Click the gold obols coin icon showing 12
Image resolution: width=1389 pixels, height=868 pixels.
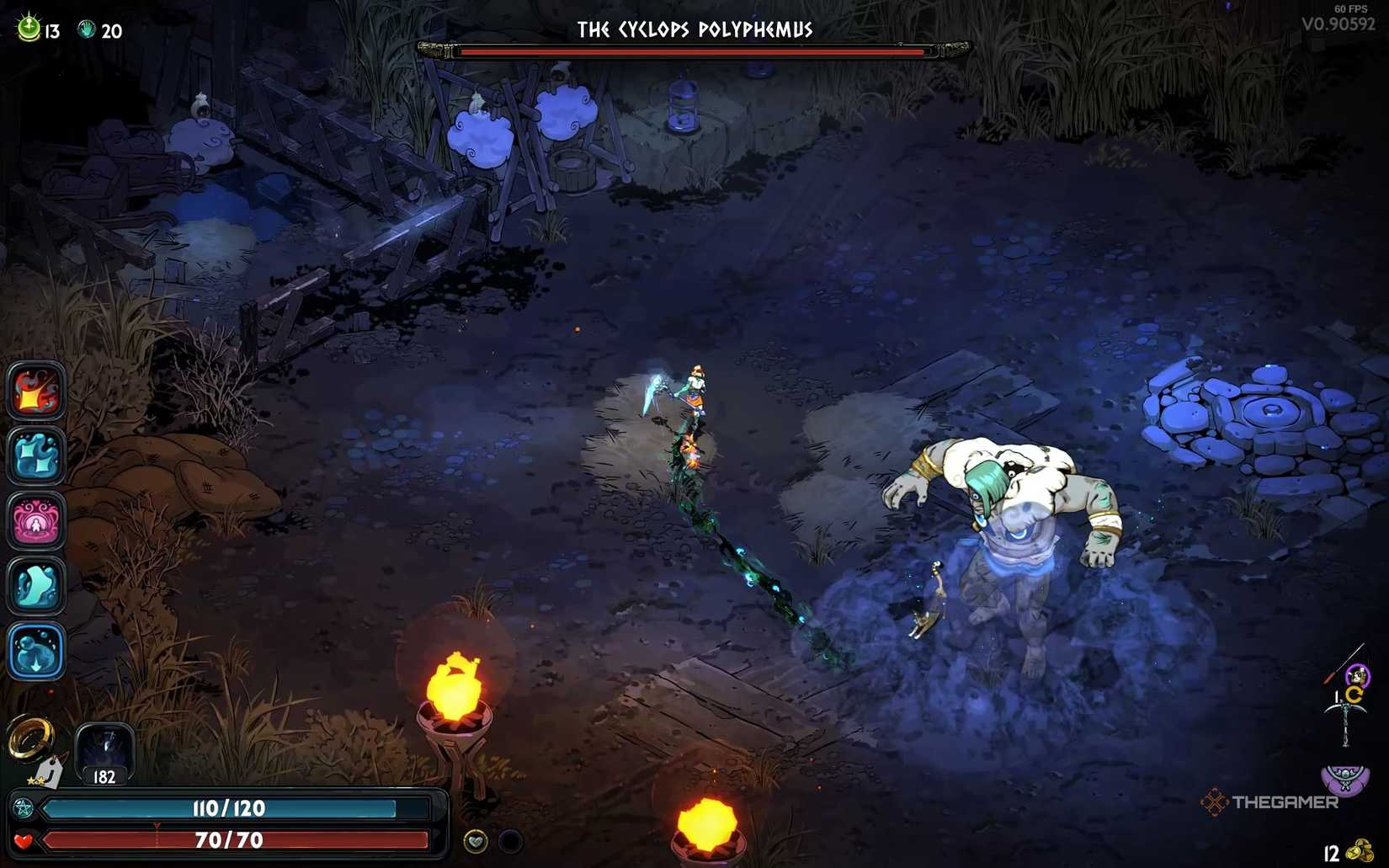coord(1358,849)
